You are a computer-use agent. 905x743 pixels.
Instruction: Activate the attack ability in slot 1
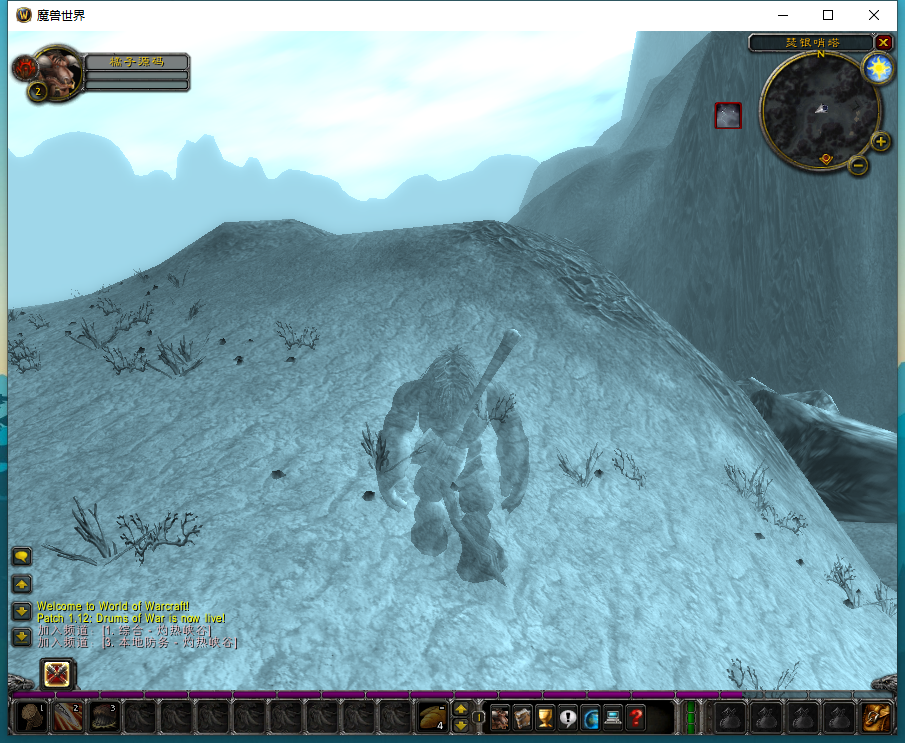32,717
